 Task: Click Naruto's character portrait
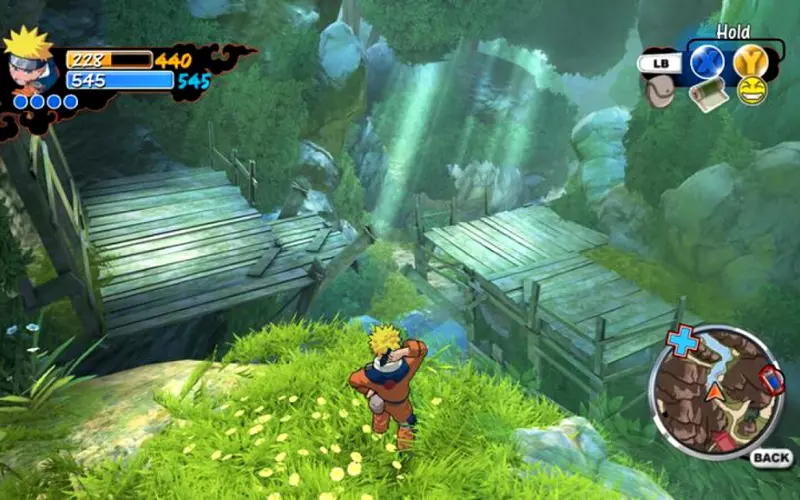(x=29, y=60)
